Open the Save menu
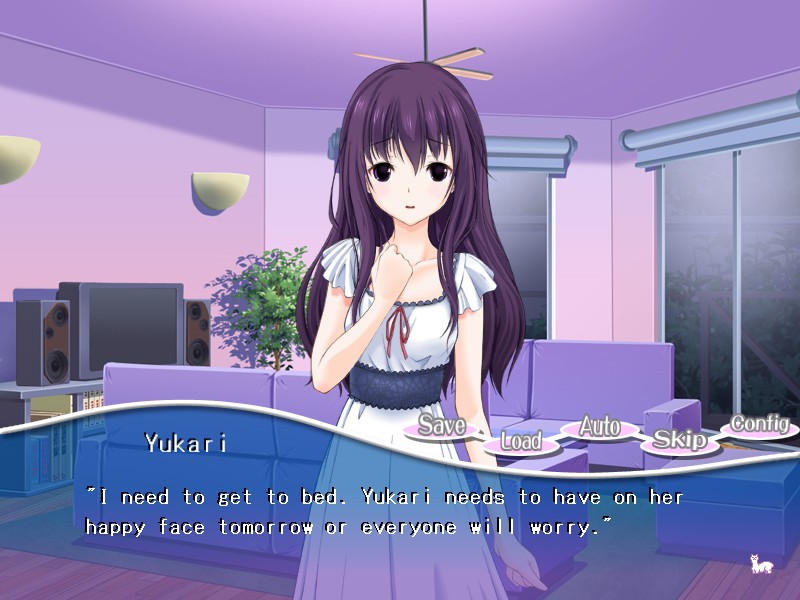The height and width of the screenshot is (600, 800). (441, 426)
